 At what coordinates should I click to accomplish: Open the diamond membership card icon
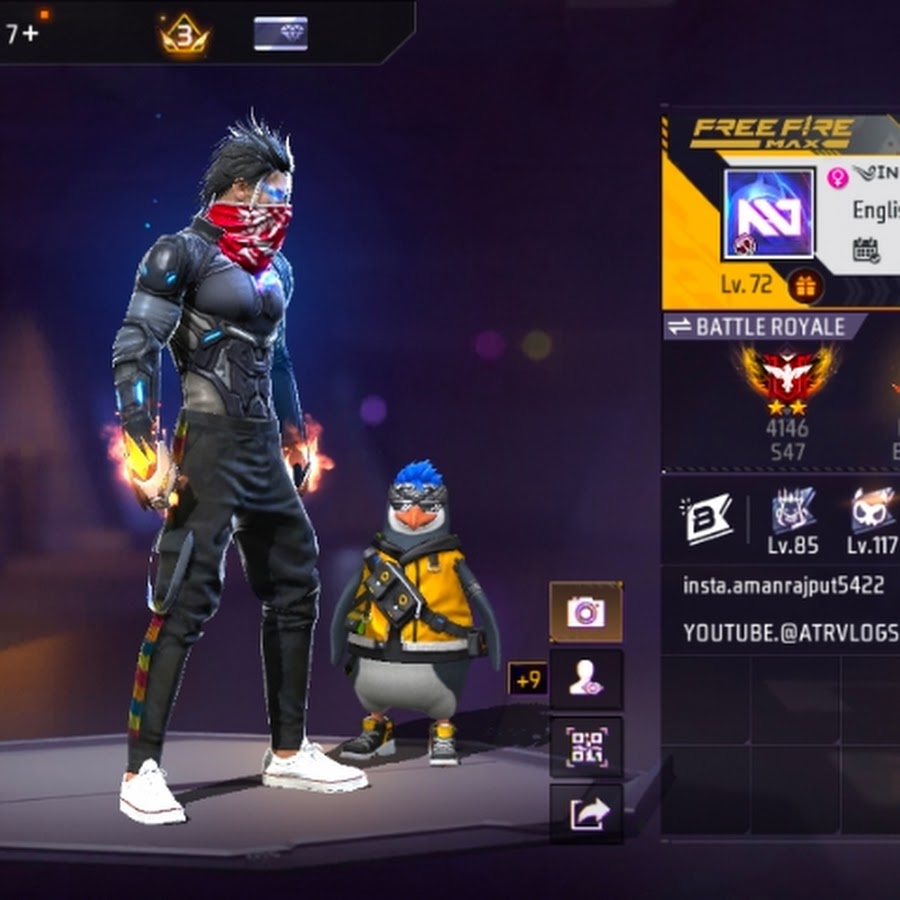pyautogui.click(x=281, y=34)
